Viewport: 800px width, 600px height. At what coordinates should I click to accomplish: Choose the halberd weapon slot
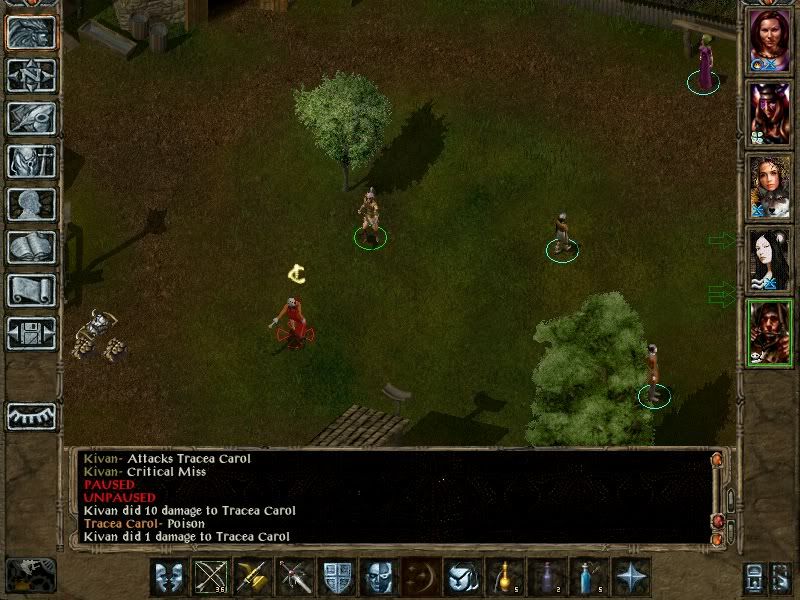pyautogui.click(x=253, y=577)
